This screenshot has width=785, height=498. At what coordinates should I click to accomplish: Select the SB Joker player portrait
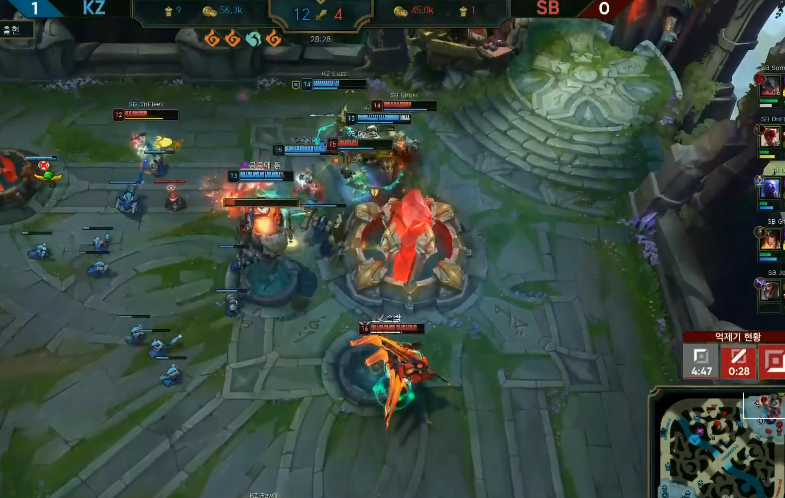coord(770,290)
